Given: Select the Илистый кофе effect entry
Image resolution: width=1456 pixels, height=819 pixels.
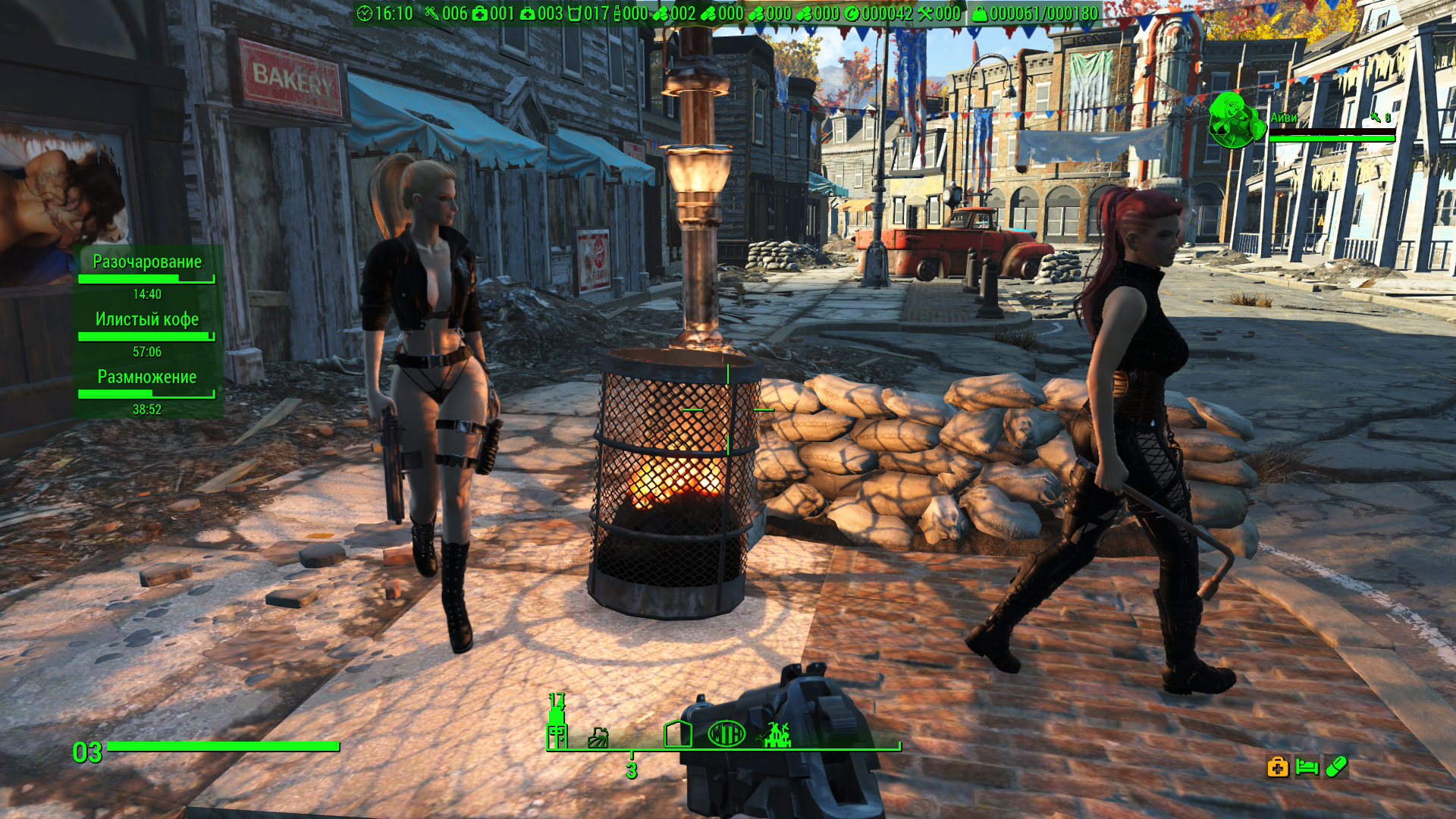Looking at the screenshot, I should click(x=147, y=320).
